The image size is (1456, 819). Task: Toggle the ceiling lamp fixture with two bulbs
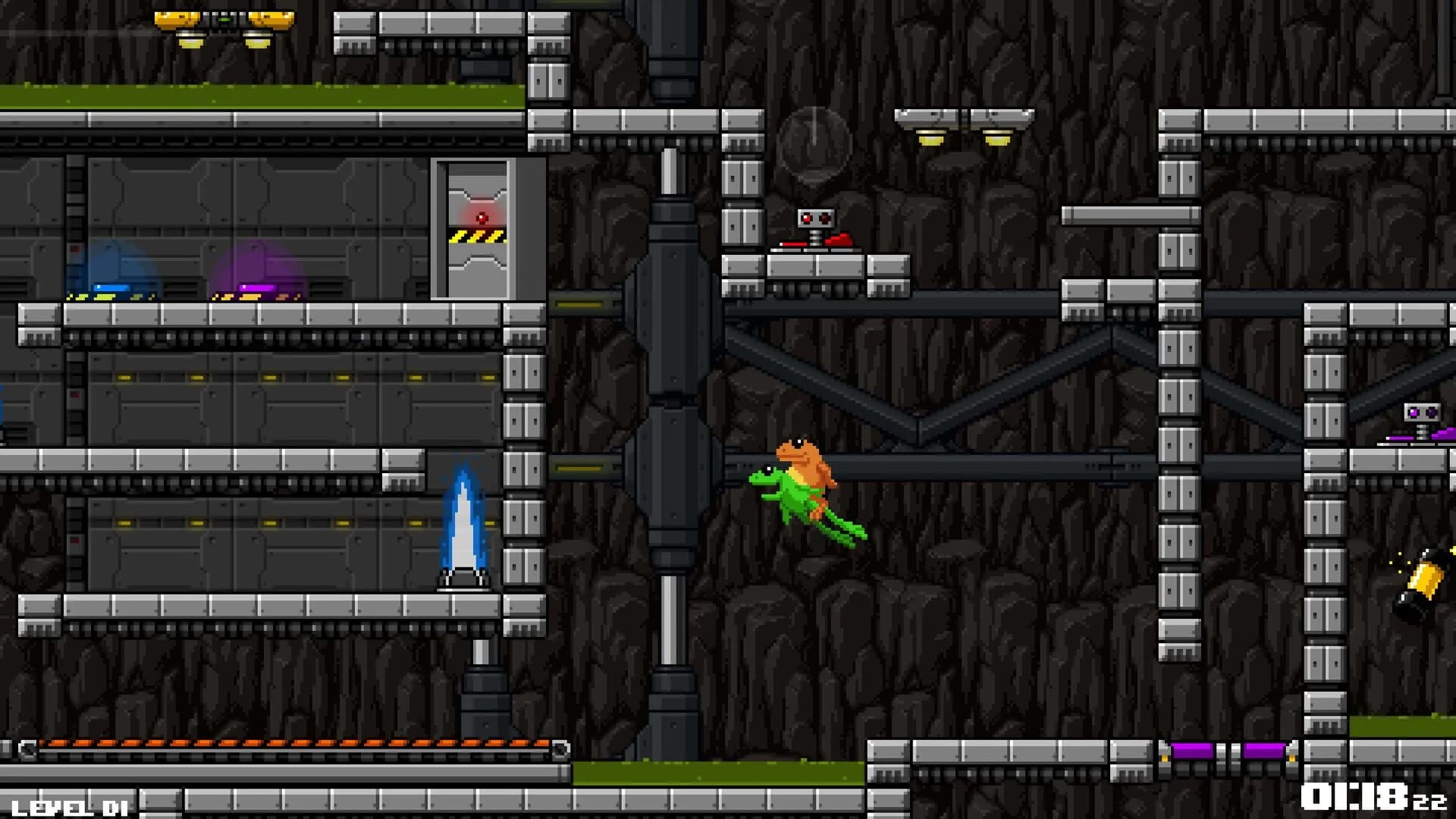coord(963,125)
